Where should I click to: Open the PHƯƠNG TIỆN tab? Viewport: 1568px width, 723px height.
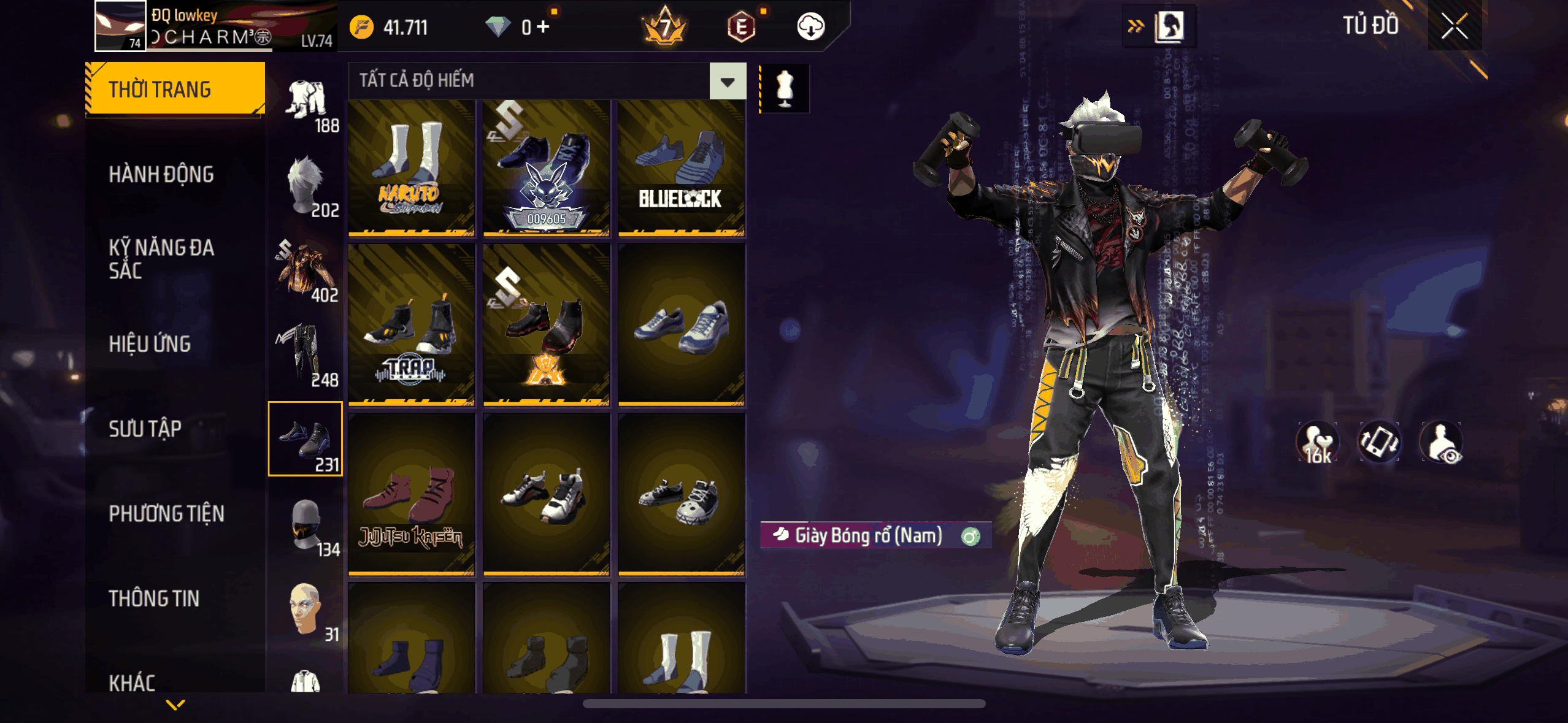point(166,513)
